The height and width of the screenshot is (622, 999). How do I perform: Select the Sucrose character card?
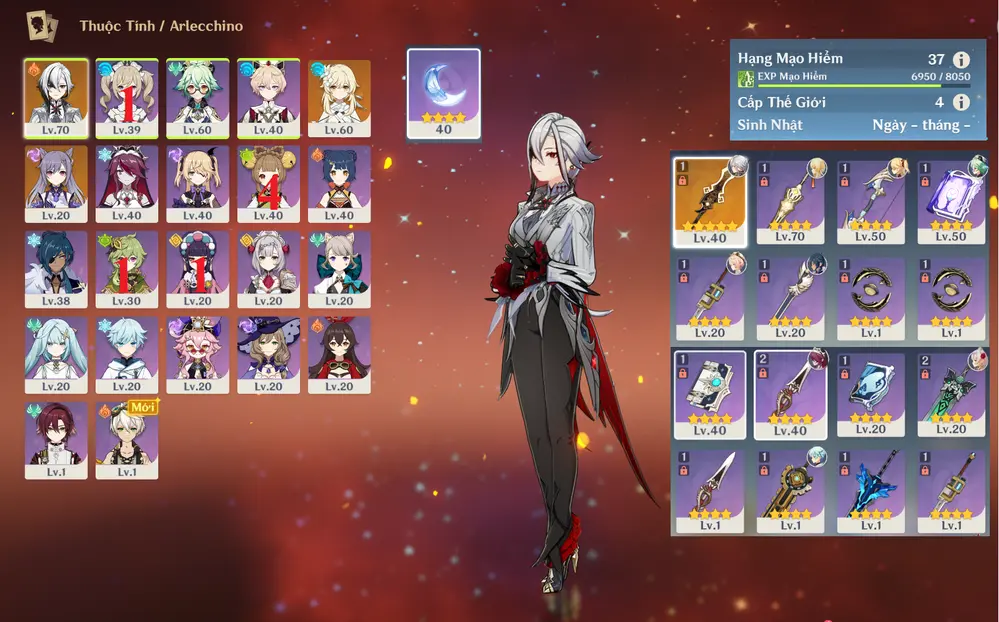pyautogui.click(x=198, y=98)
